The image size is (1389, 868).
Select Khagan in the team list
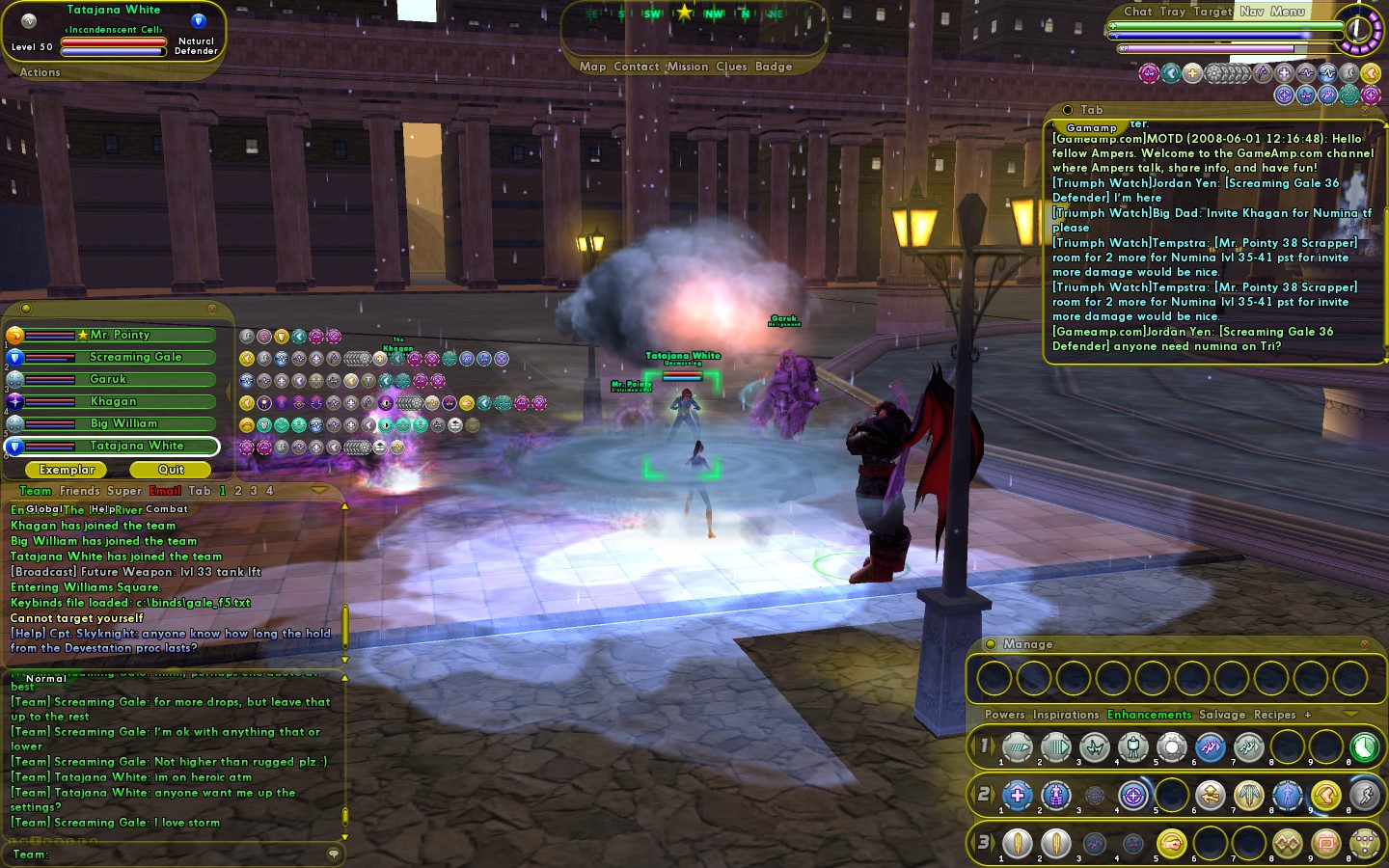114,401
